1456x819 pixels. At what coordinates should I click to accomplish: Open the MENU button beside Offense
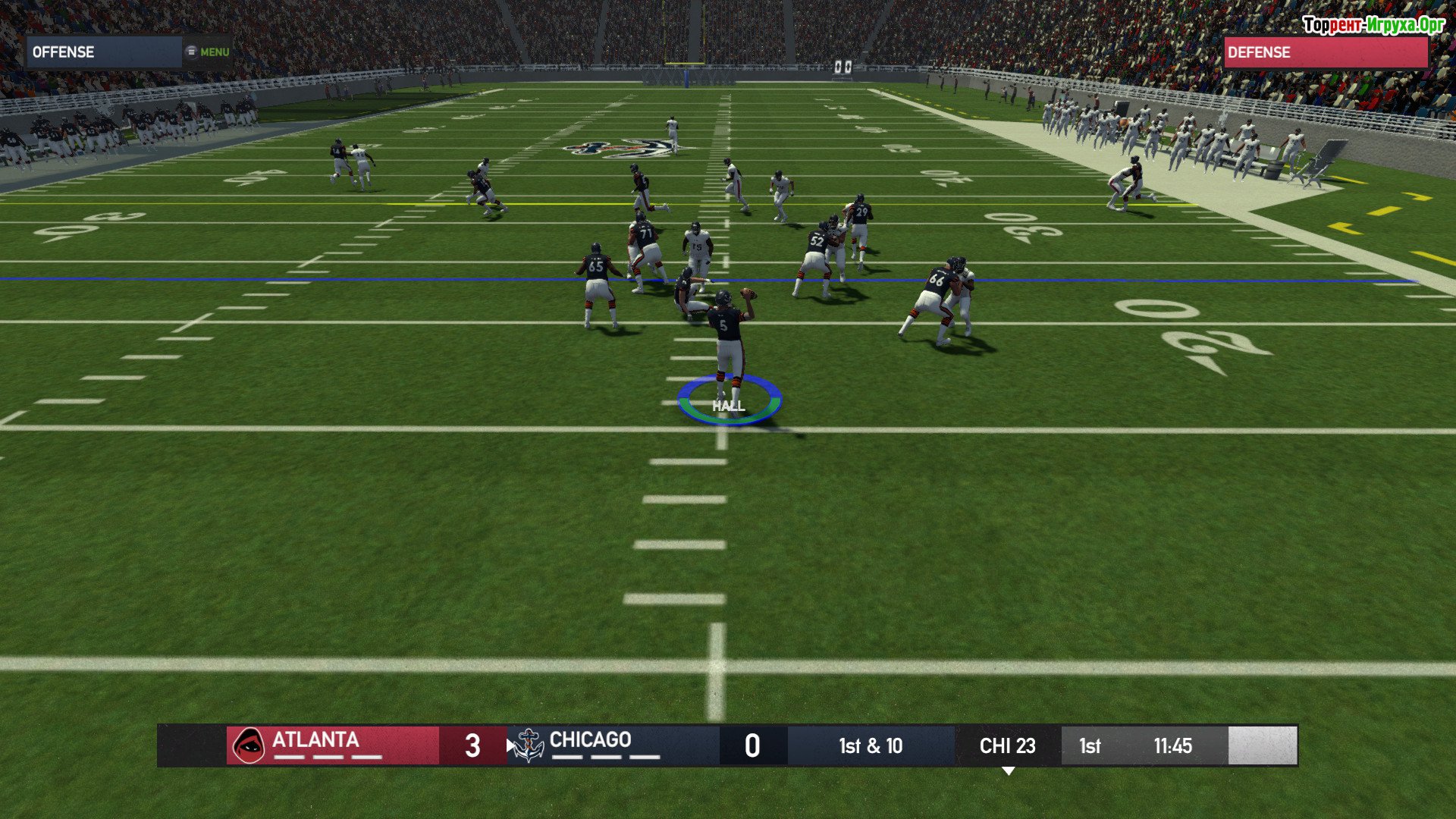click(207, 52)
